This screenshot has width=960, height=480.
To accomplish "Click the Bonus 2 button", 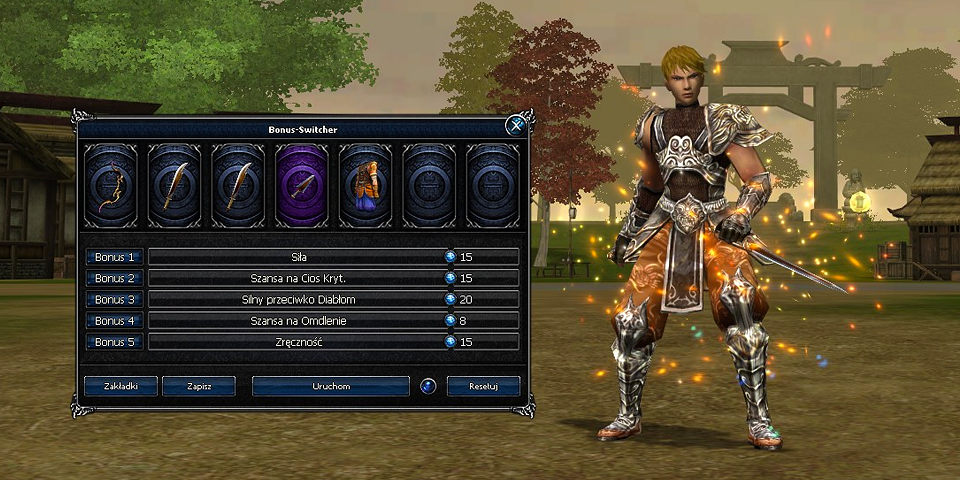I will point(114,278).
